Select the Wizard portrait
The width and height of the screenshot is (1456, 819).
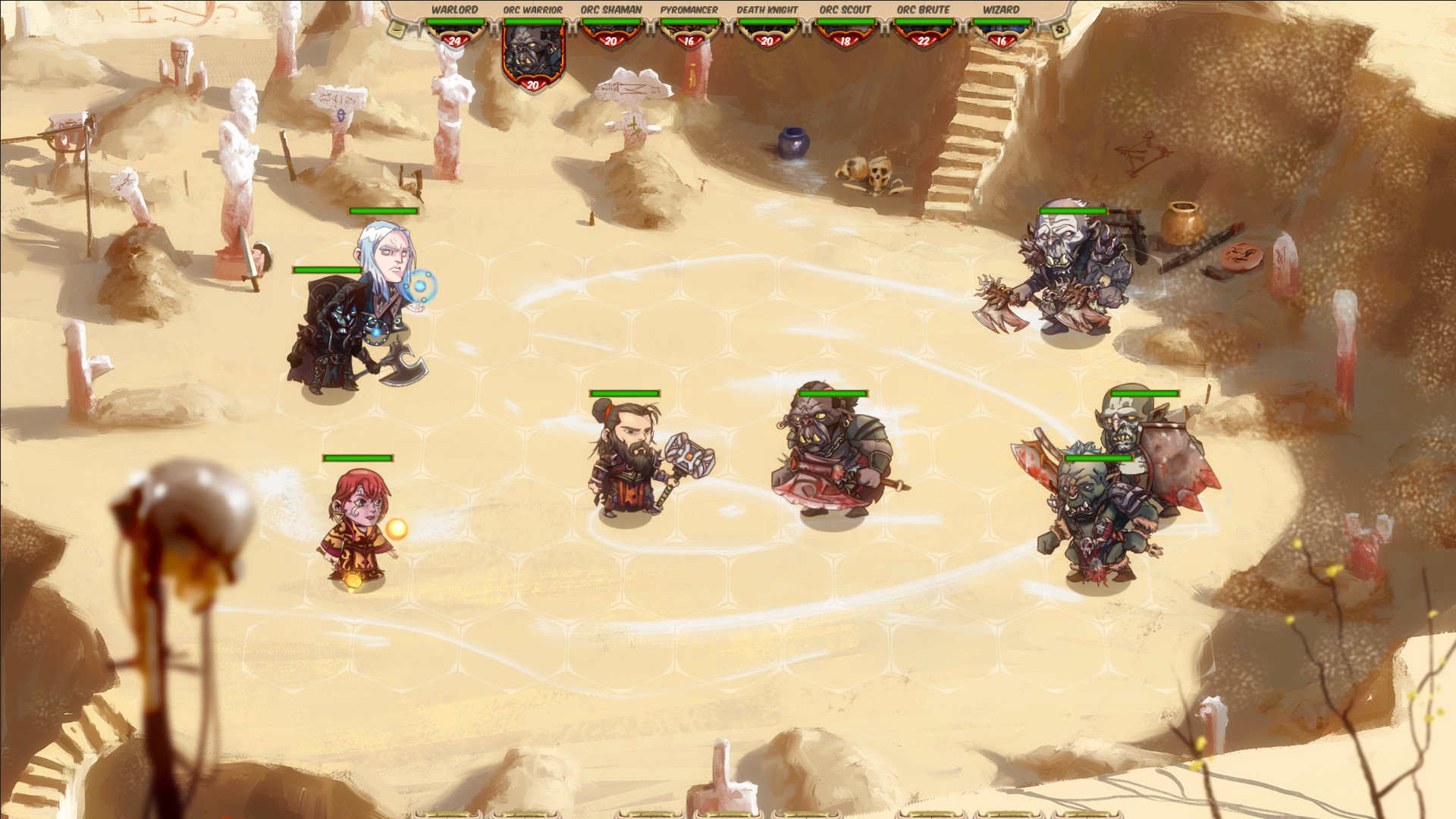tap(1002, 32)
